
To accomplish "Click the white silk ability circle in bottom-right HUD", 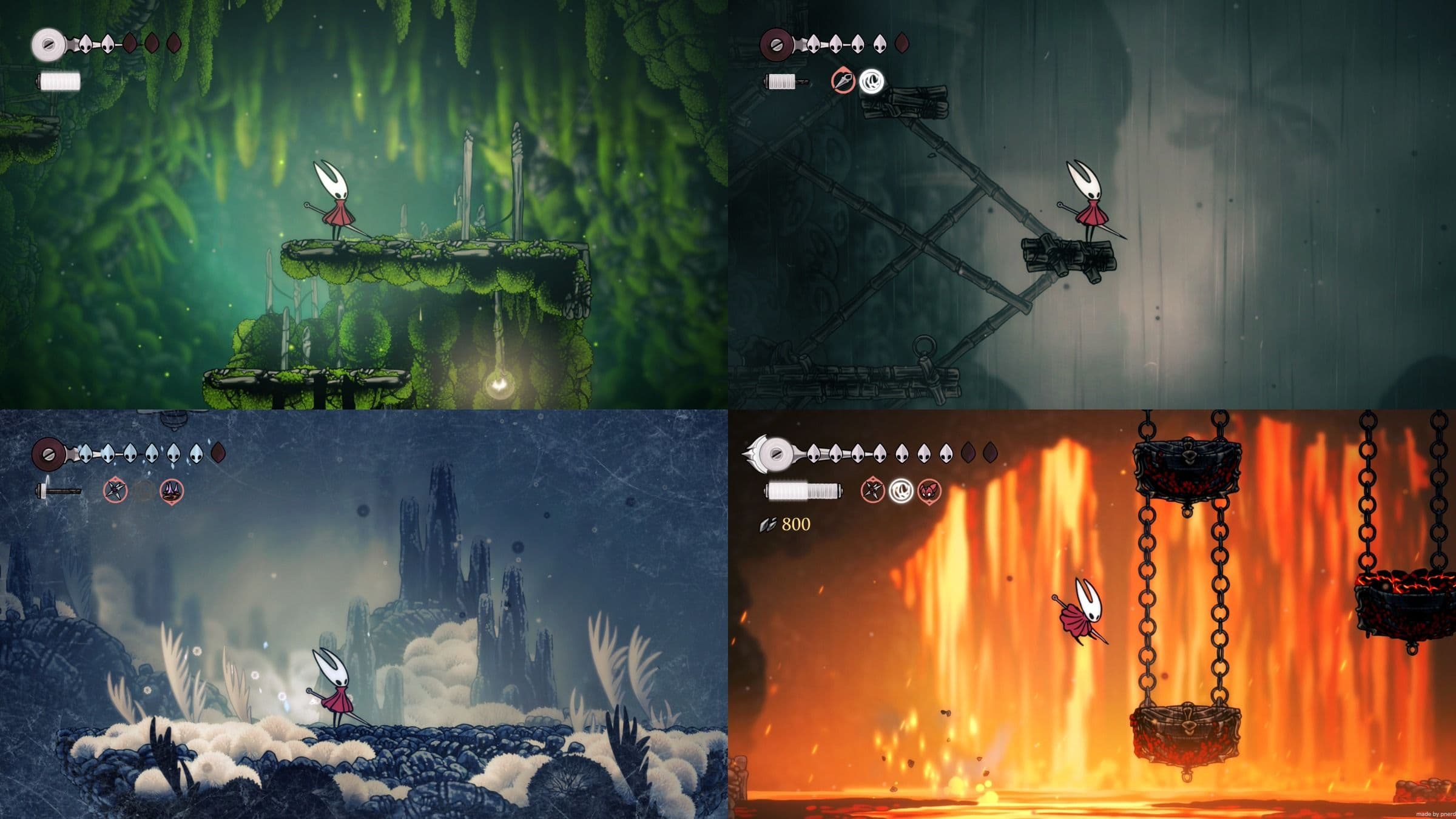I will point(900,491).
